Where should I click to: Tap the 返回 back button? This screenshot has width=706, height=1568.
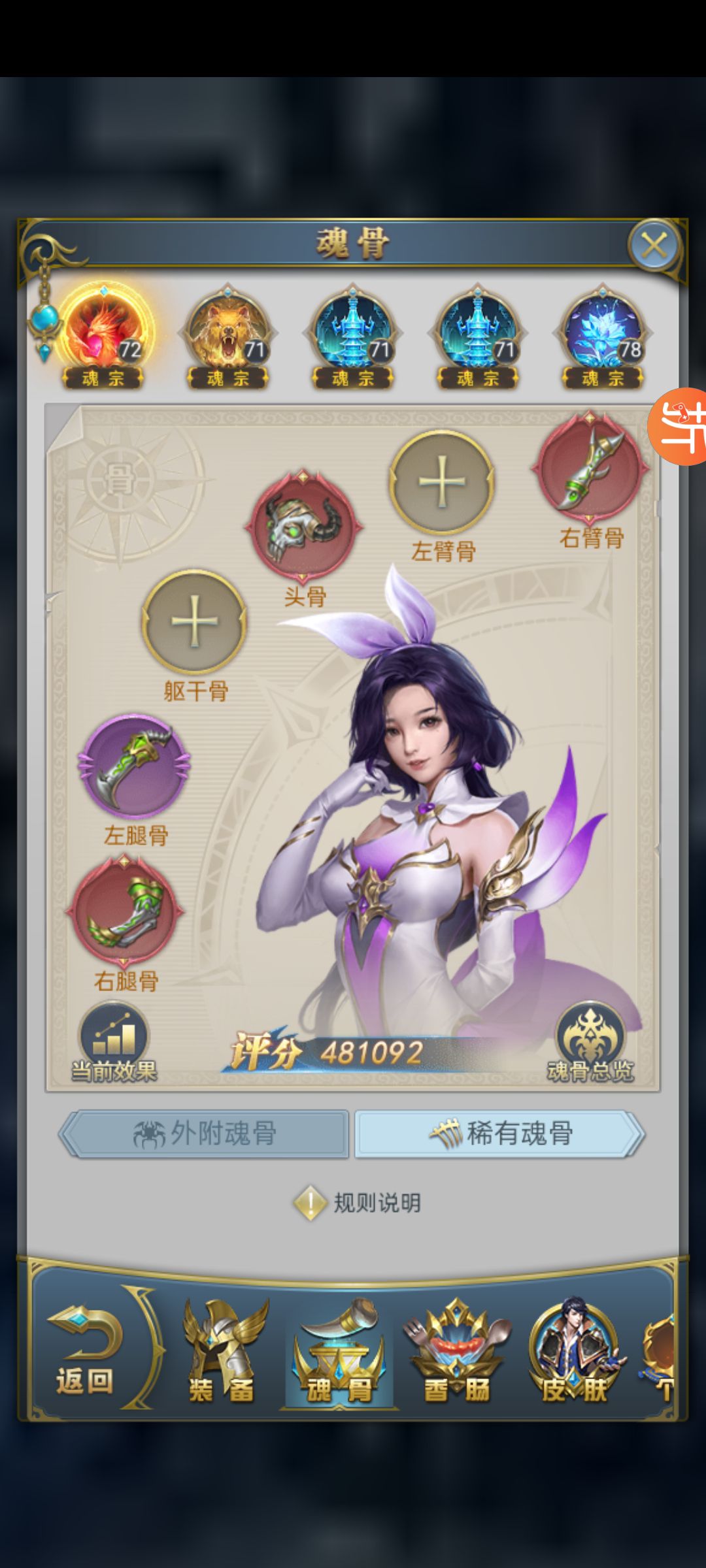point(85,1352)
